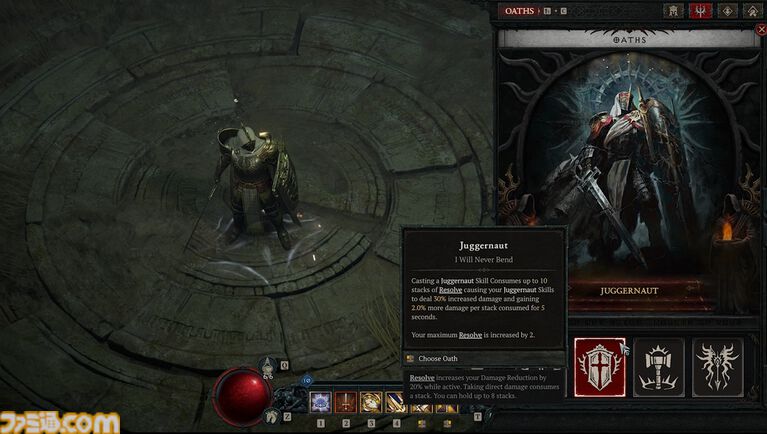Viewport: 767px width, 434px height.
Task: Open the diamond emblem tab
Action: [x=727, y=10]
